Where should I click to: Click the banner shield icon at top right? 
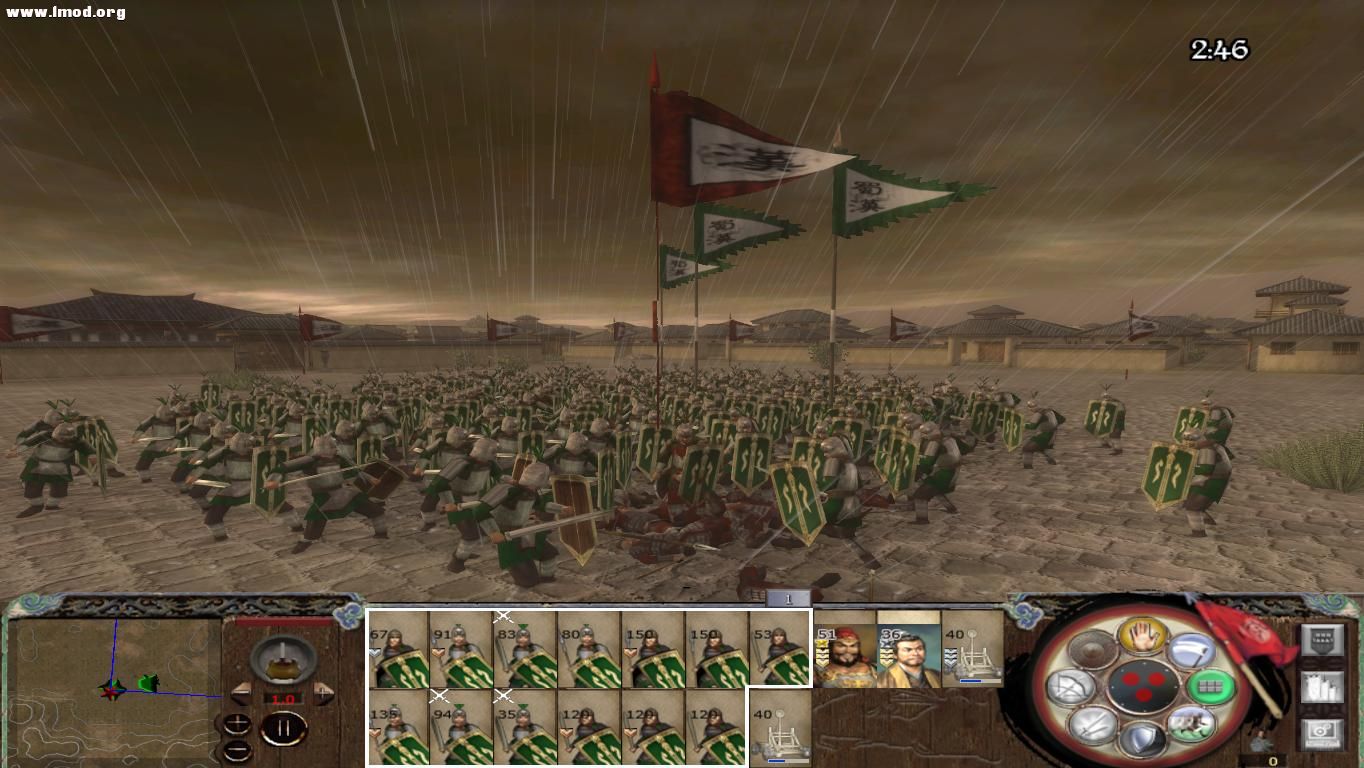pos(1323,641)
